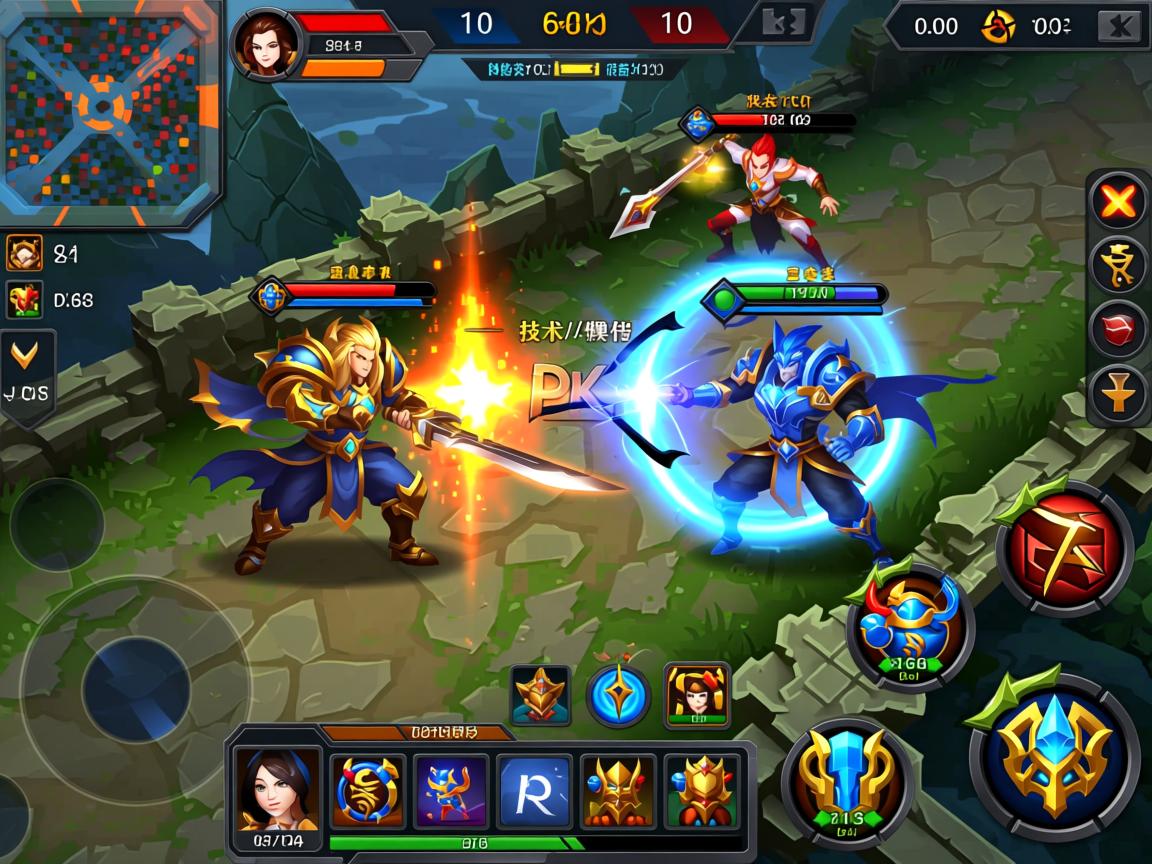Screen dimensions: 1152x864
Task: Select the hero portrait beside the health bar
Action: [x=266, y=45]
